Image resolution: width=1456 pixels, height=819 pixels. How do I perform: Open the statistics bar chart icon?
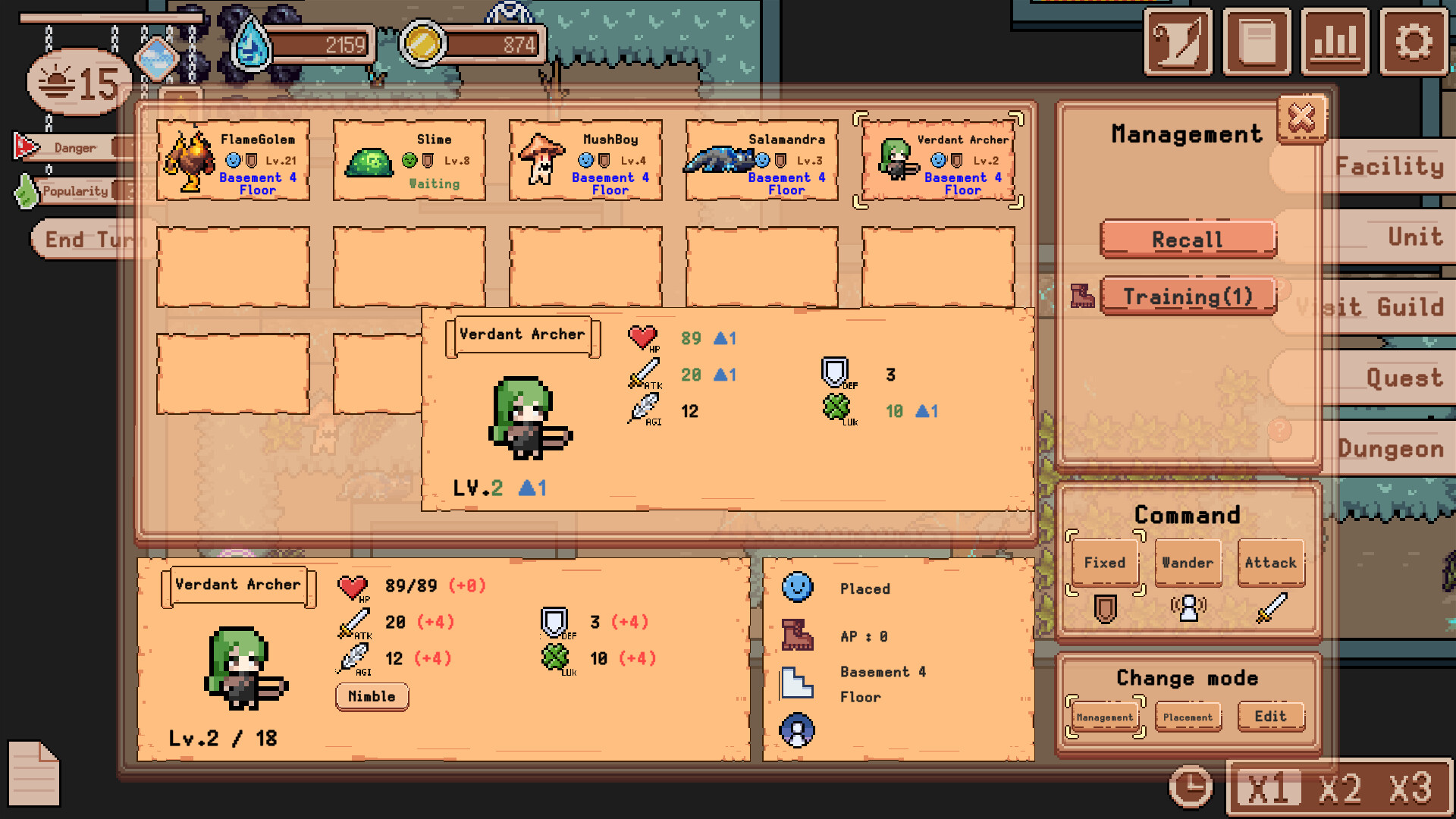[x=1335, y=42]
